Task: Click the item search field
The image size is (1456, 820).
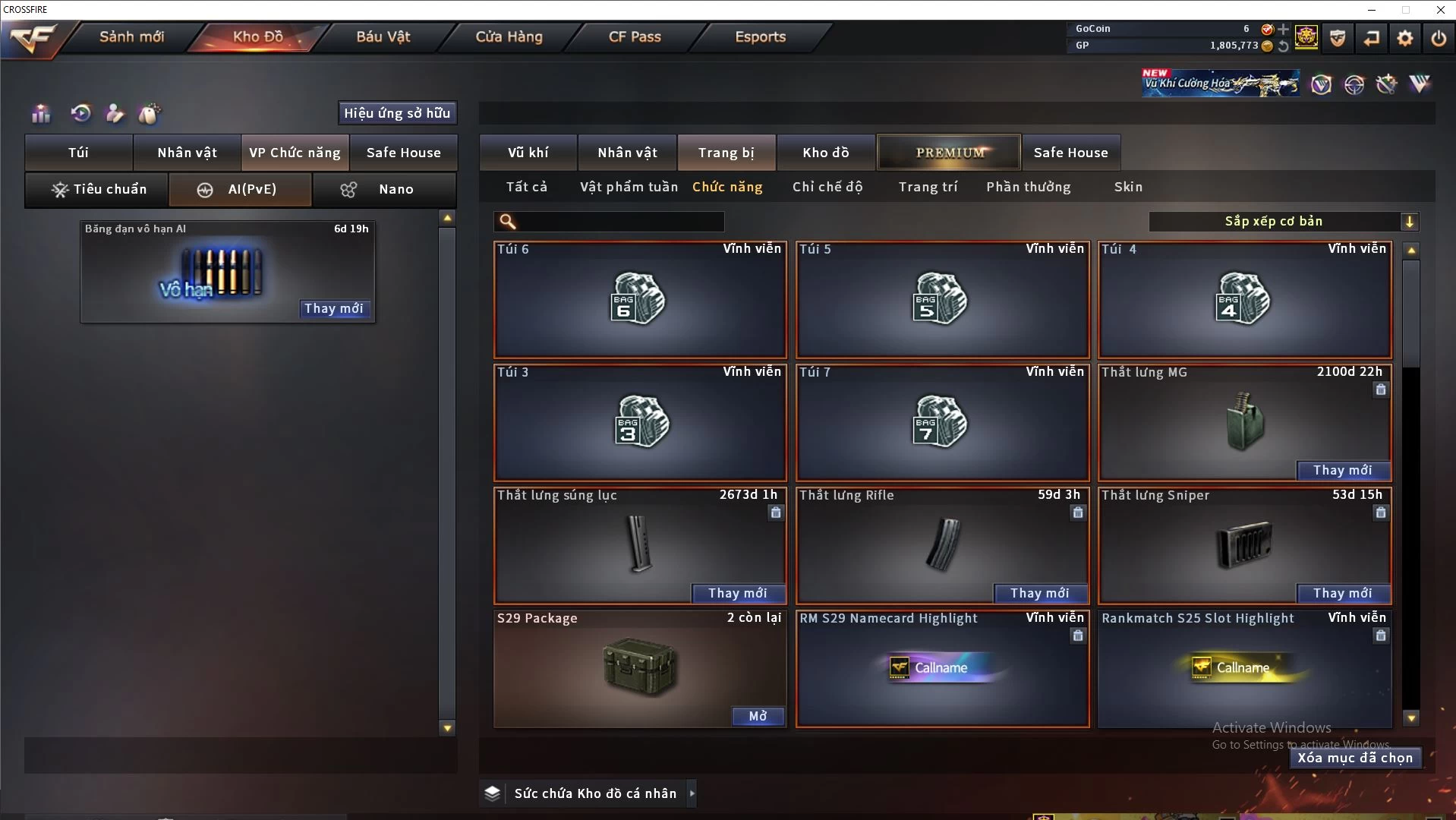Action: [x=619, y=222]
